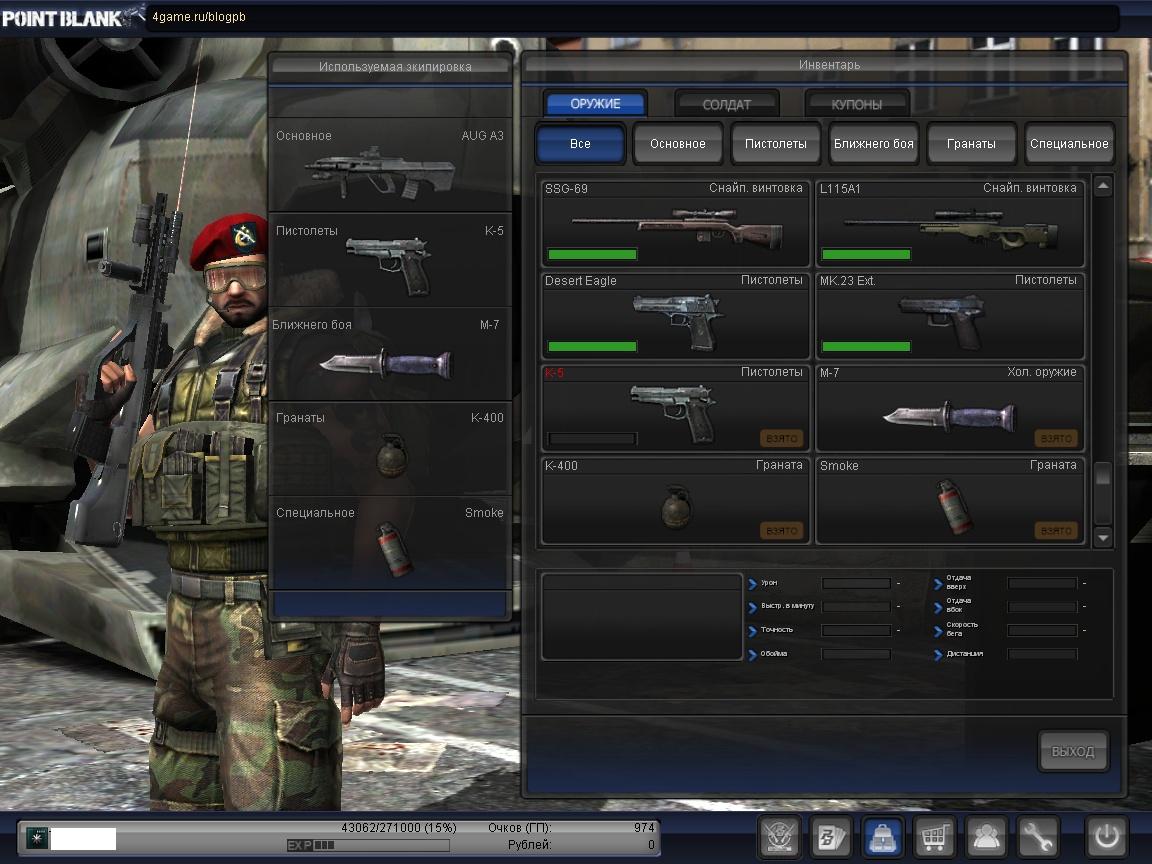Screen dimensions: 1152x864
Task: Open the shop cart icon
Action: pyautogui.click(x=934, y=836)
